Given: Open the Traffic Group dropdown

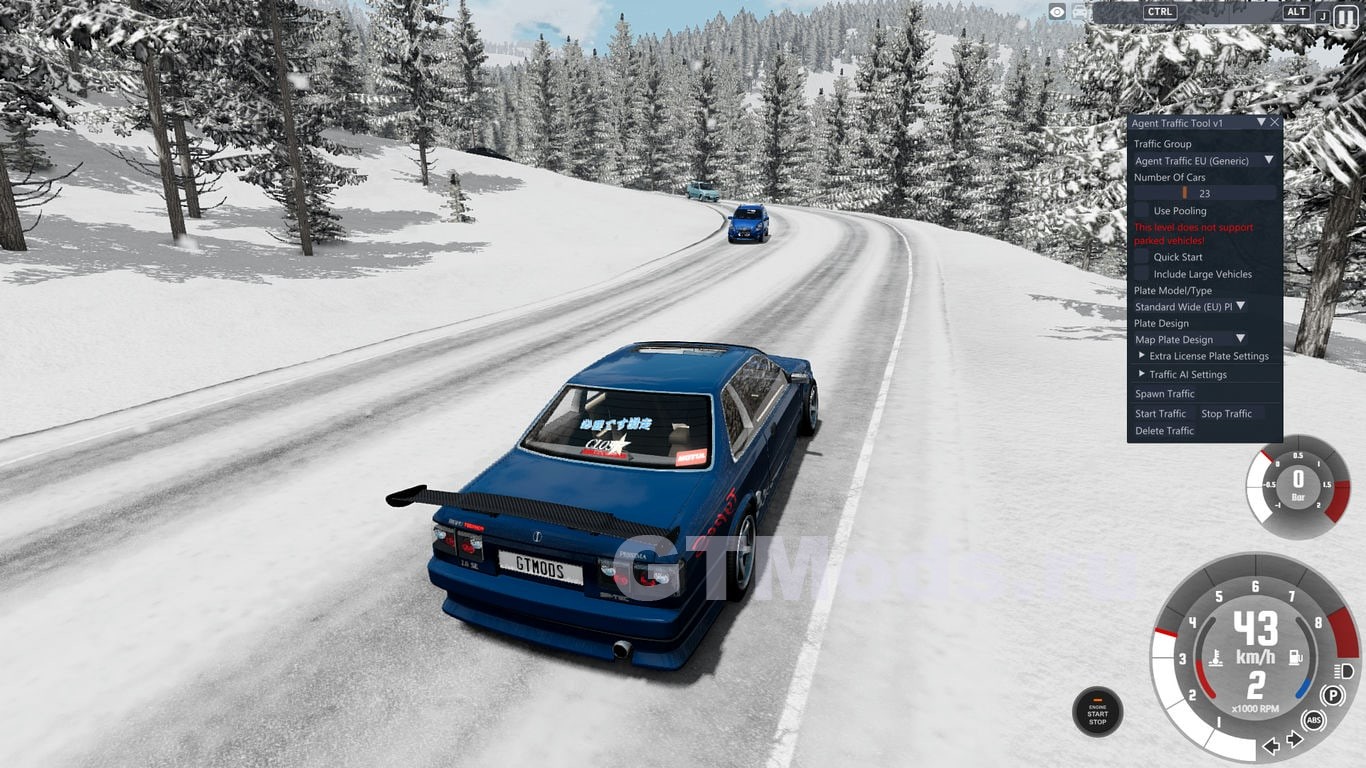Looking at the screenshot, I should point(1204,161).
